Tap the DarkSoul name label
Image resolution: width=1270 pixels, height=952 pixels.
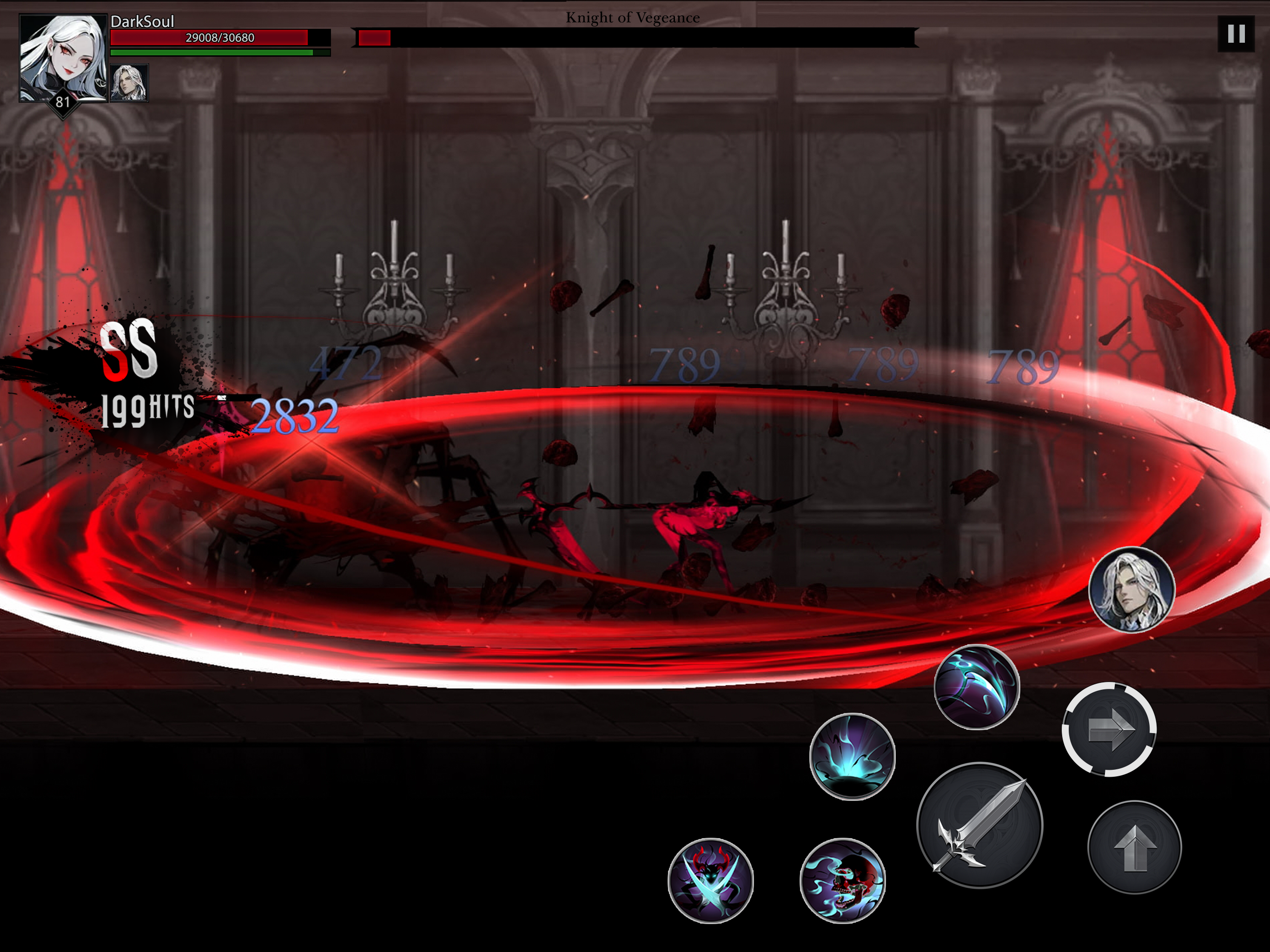tap(142, 21)
